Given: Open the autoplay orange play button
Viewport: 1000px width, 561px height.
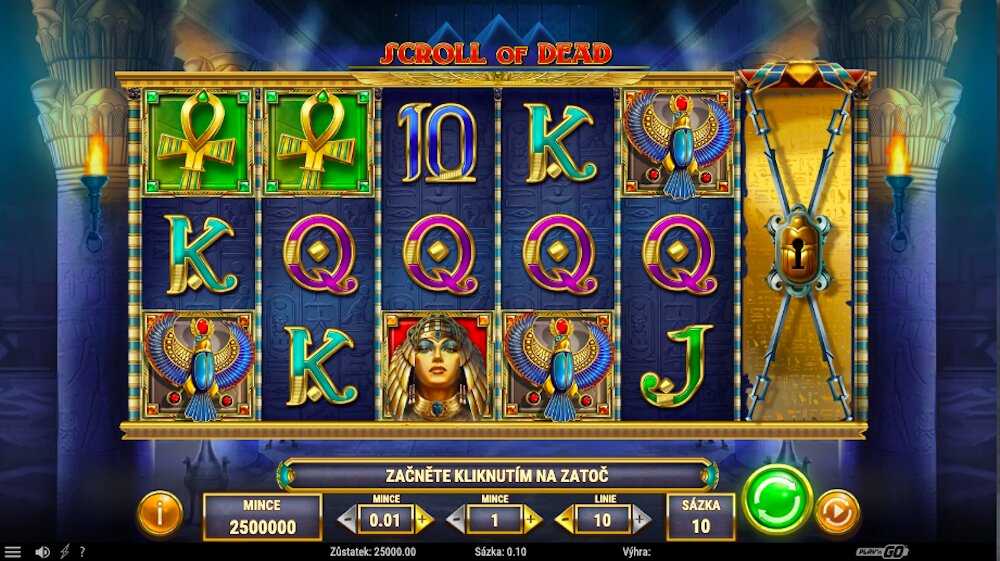Looking at the screenshot, I should tap(836, 512).
